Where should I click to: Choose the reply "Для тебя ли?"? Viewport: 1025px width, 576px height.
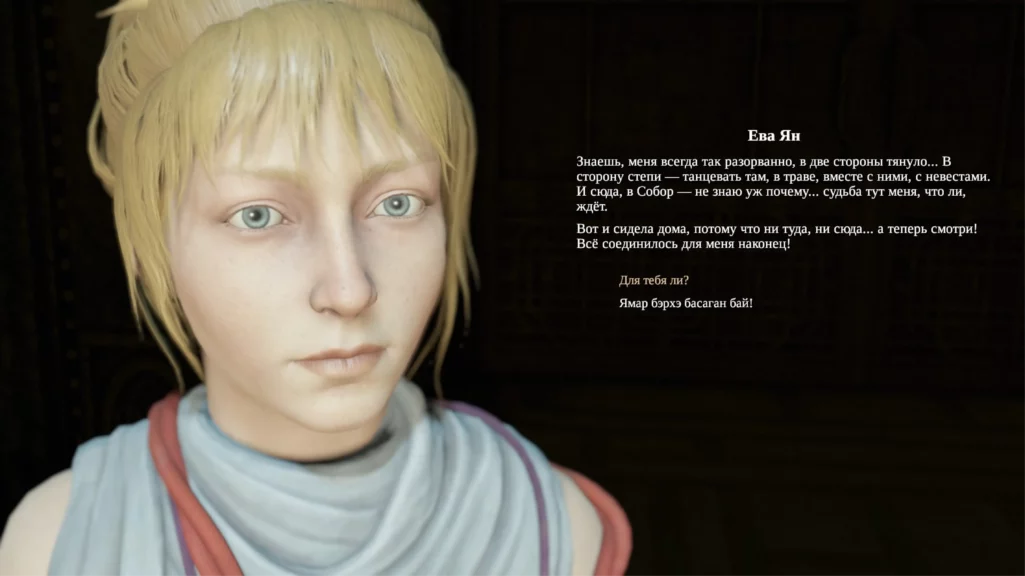(654, 280)
